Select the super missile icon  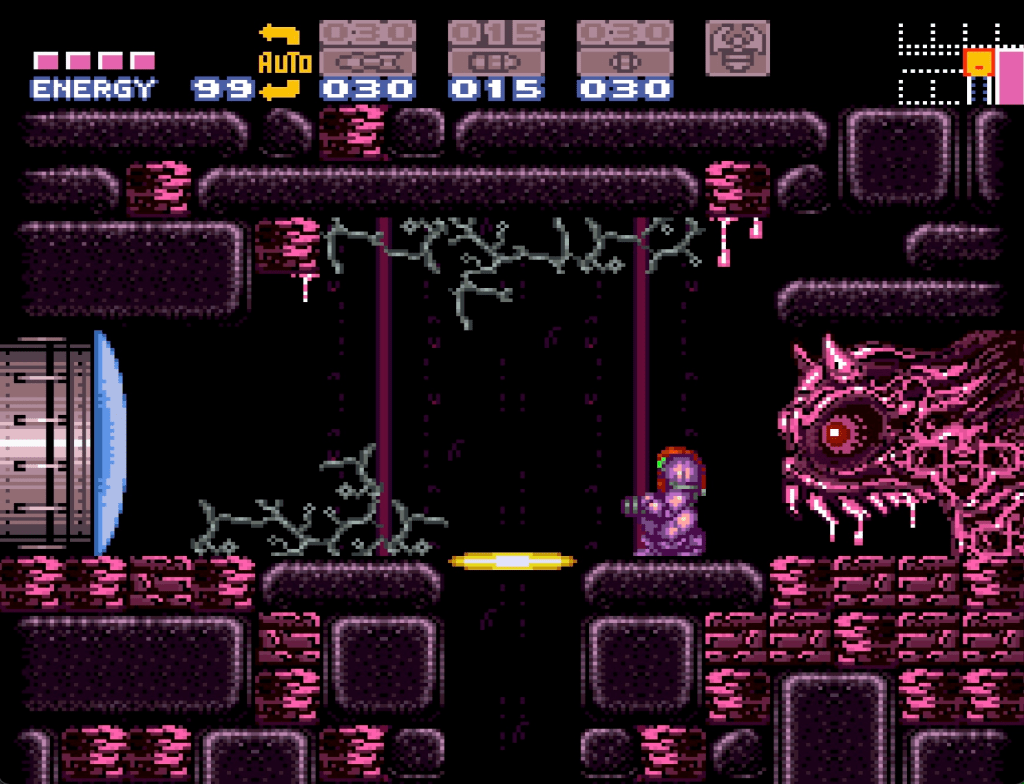pos(496,47)
